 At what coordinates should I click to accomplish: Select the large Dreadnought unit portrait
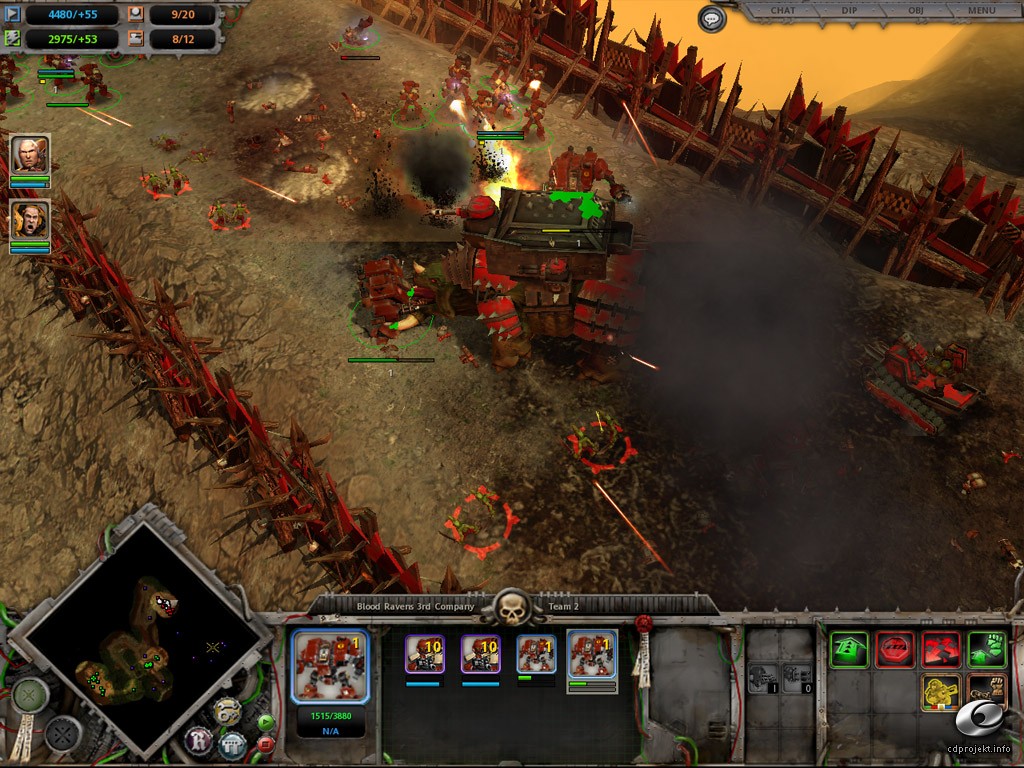coord(331,667)
